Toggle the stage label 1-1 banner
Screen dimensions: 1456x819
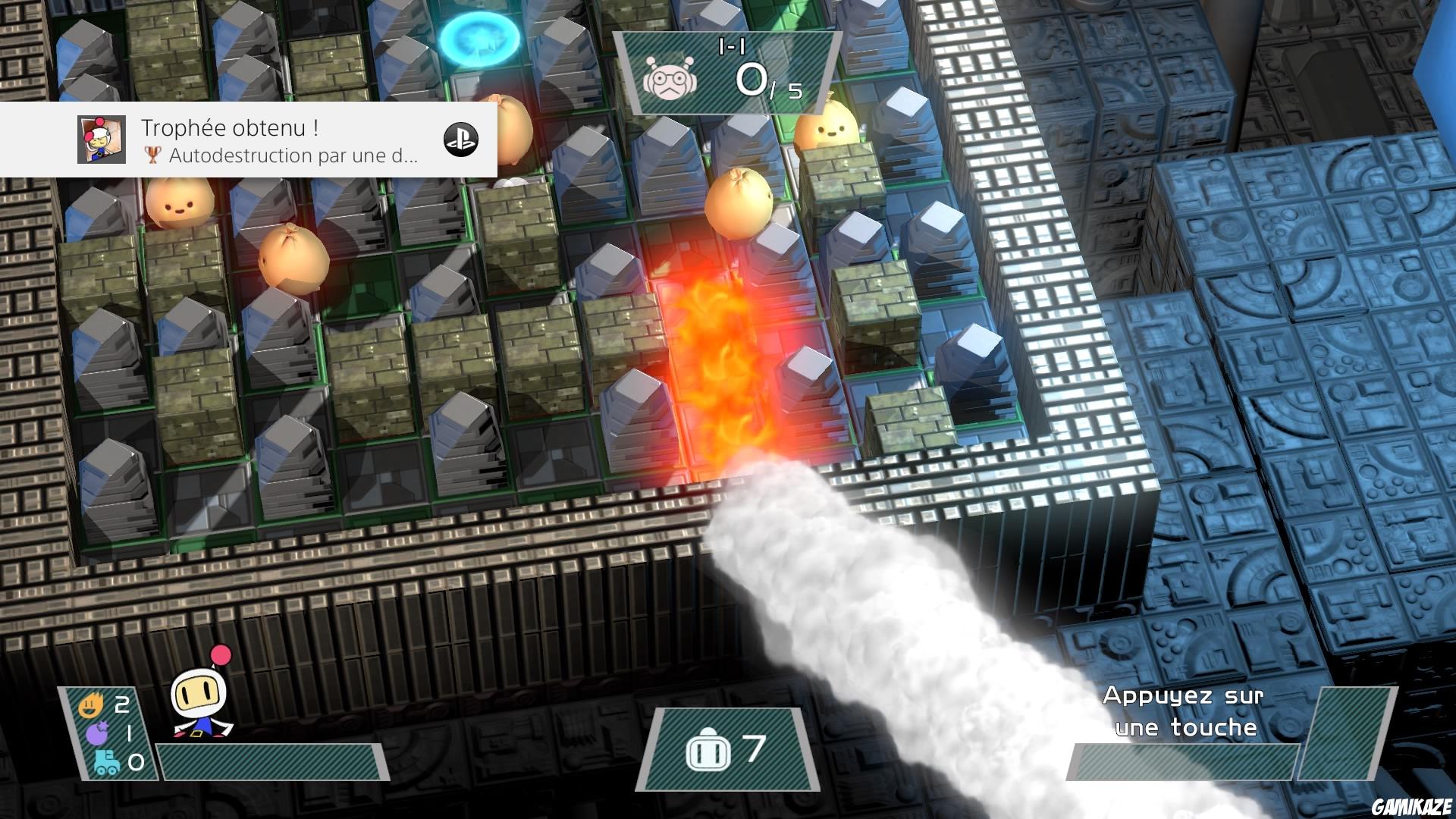coord(730,45)
